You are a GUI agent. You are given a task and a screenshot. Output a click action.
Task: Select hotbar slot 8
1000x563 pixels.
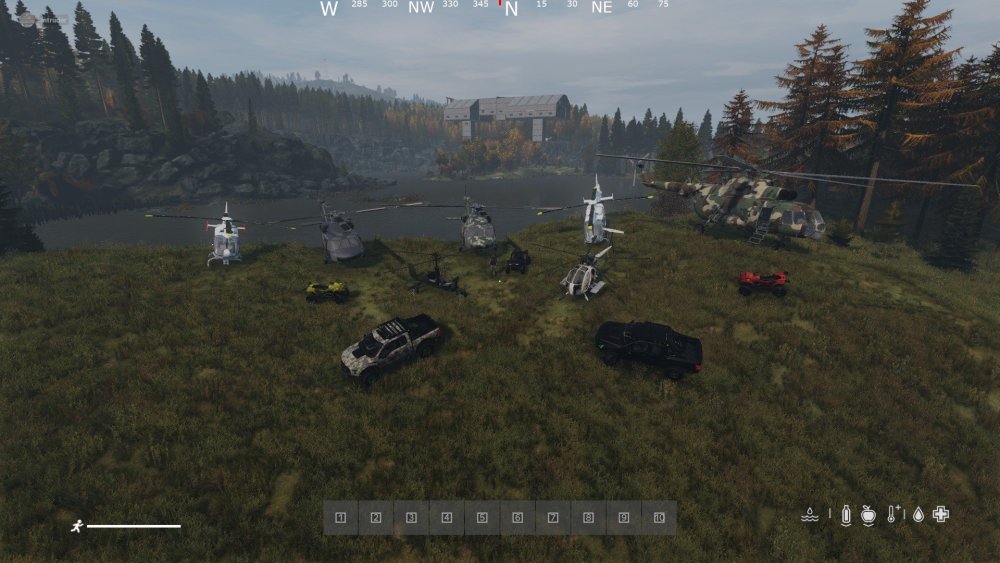coord(588,518)
